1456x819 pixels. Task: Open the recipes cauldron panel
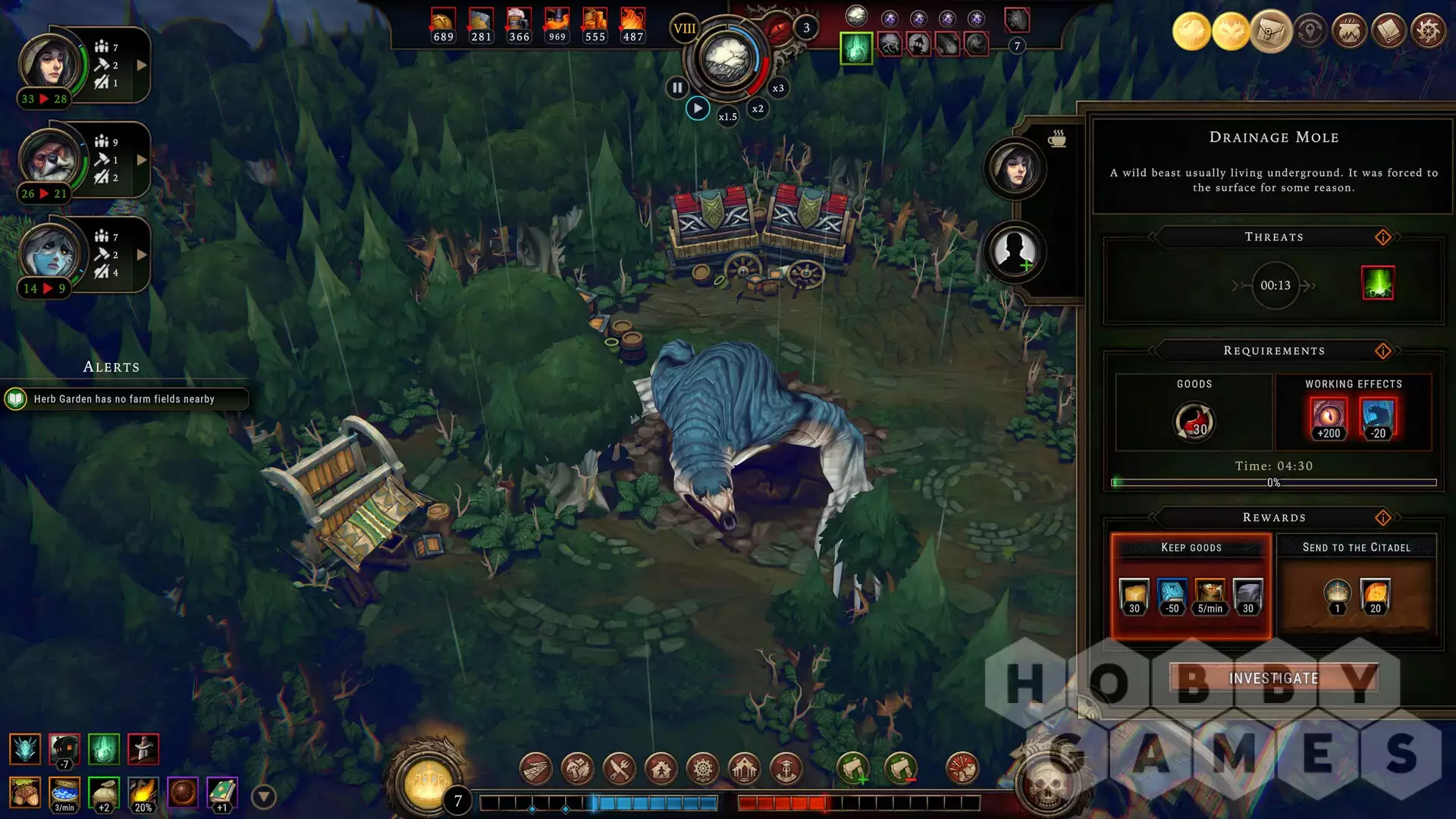click(1350, 32)
